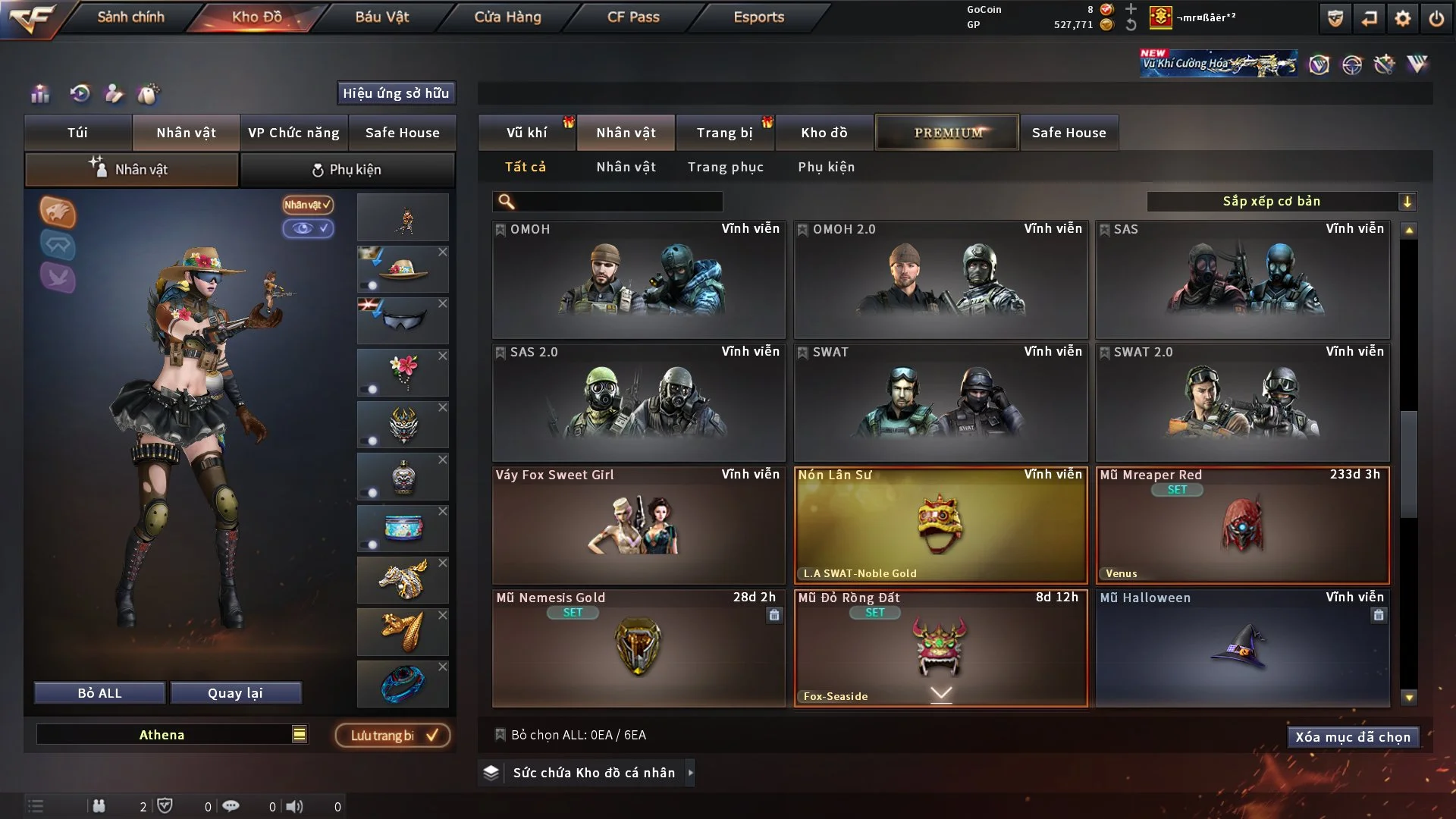Select the Mũ Halloween witch hat

click(1242, 648)
